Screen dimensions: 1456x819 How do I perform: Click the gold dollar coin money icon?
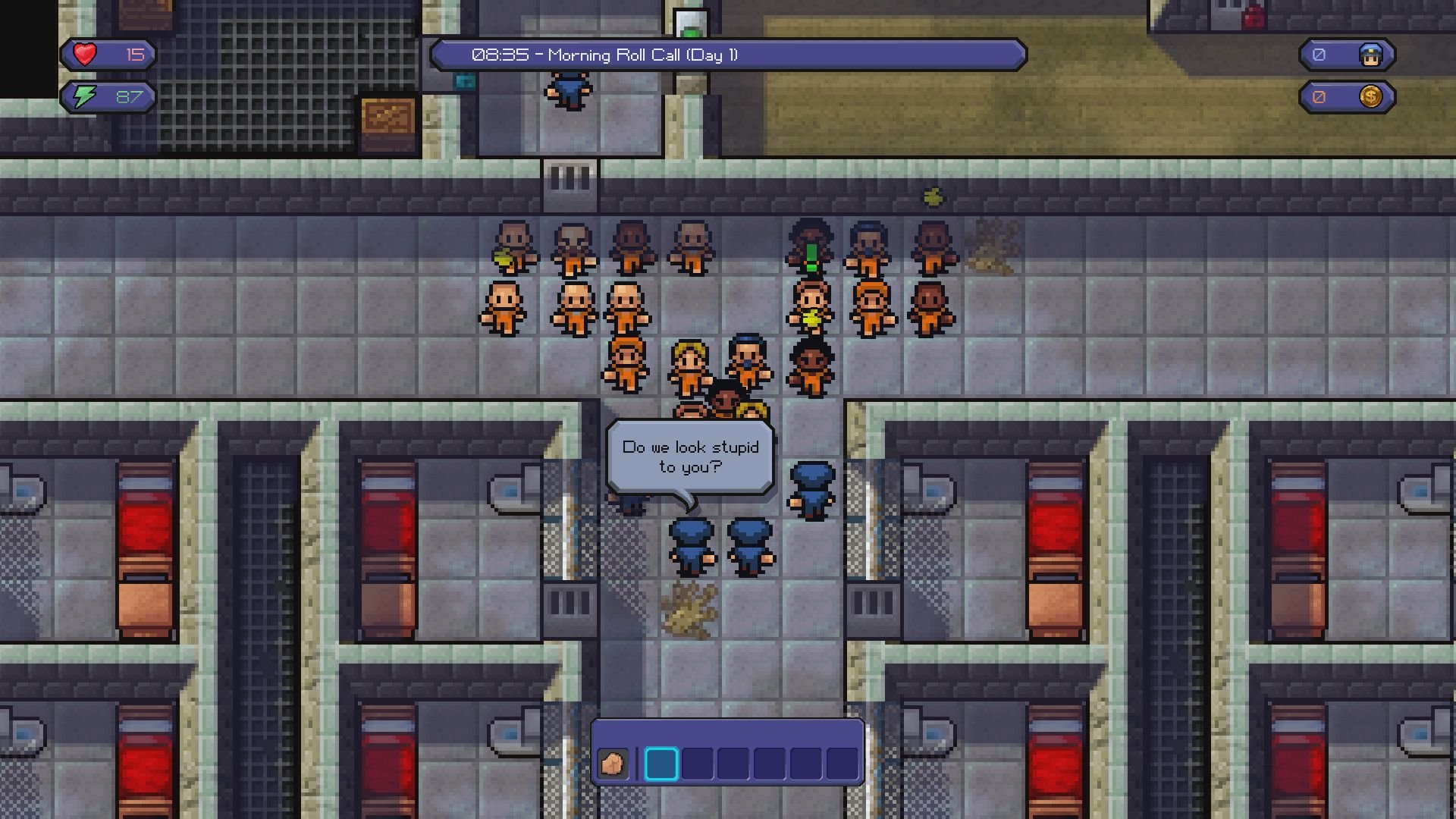pos(1371,96)
